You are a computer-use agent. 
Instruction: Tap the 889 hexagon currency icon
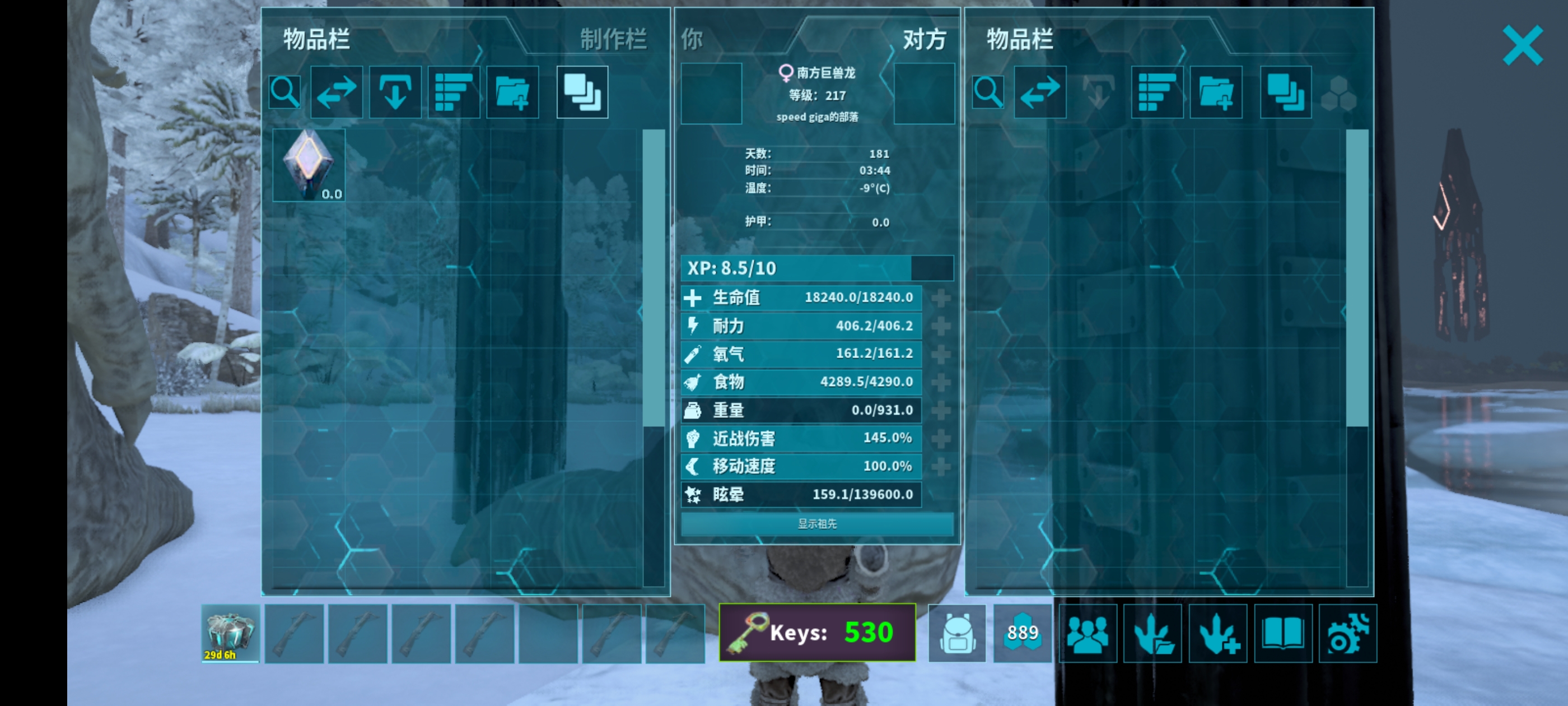click(x=1022, y=634)
